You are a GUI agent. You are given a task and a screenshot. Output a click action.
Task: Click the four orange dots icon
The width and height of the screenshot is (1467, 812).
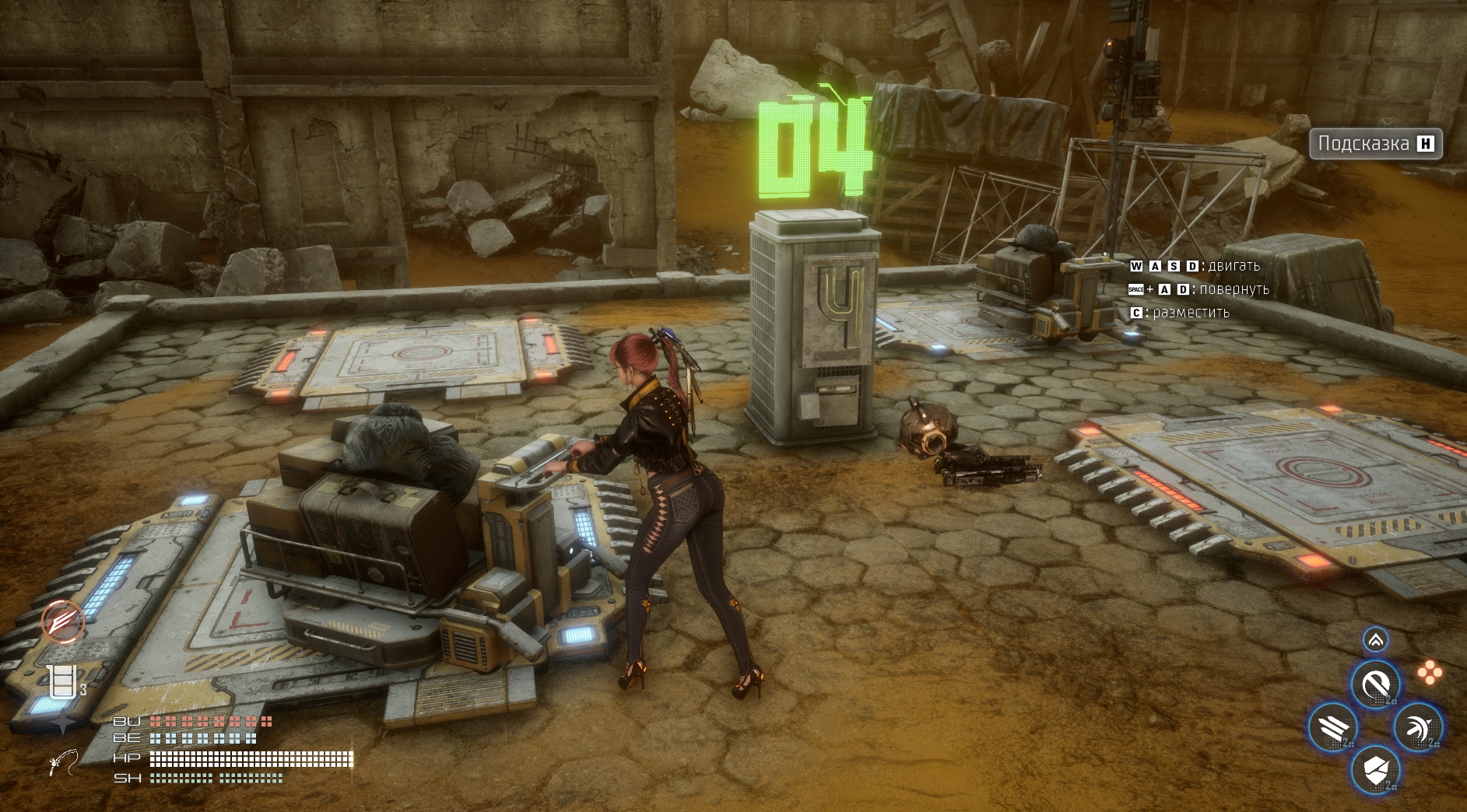click(1430, 673)
